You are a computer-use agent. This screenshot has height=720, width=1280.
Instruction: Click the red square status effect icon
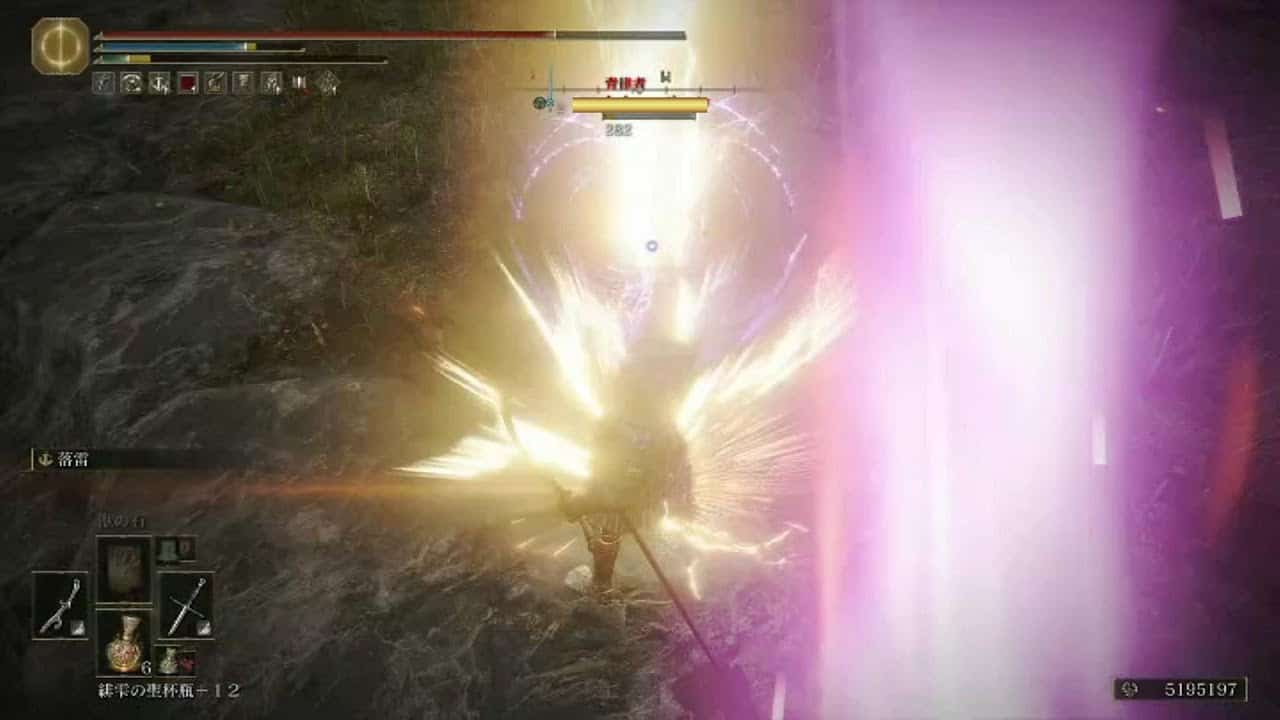click(187, 84)
